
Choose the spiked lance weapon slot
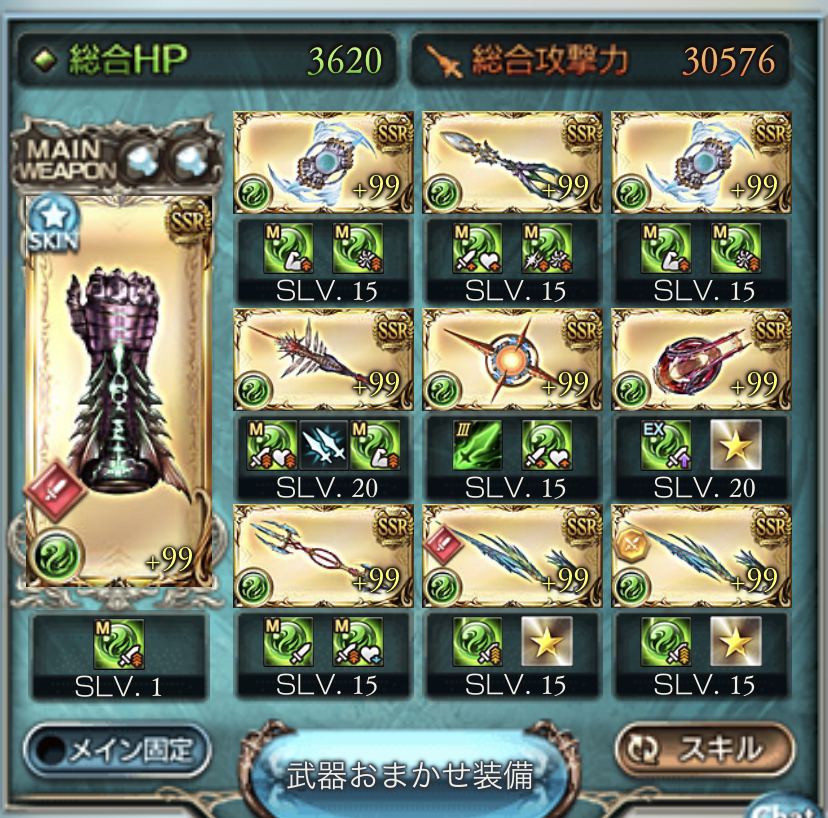322,360
